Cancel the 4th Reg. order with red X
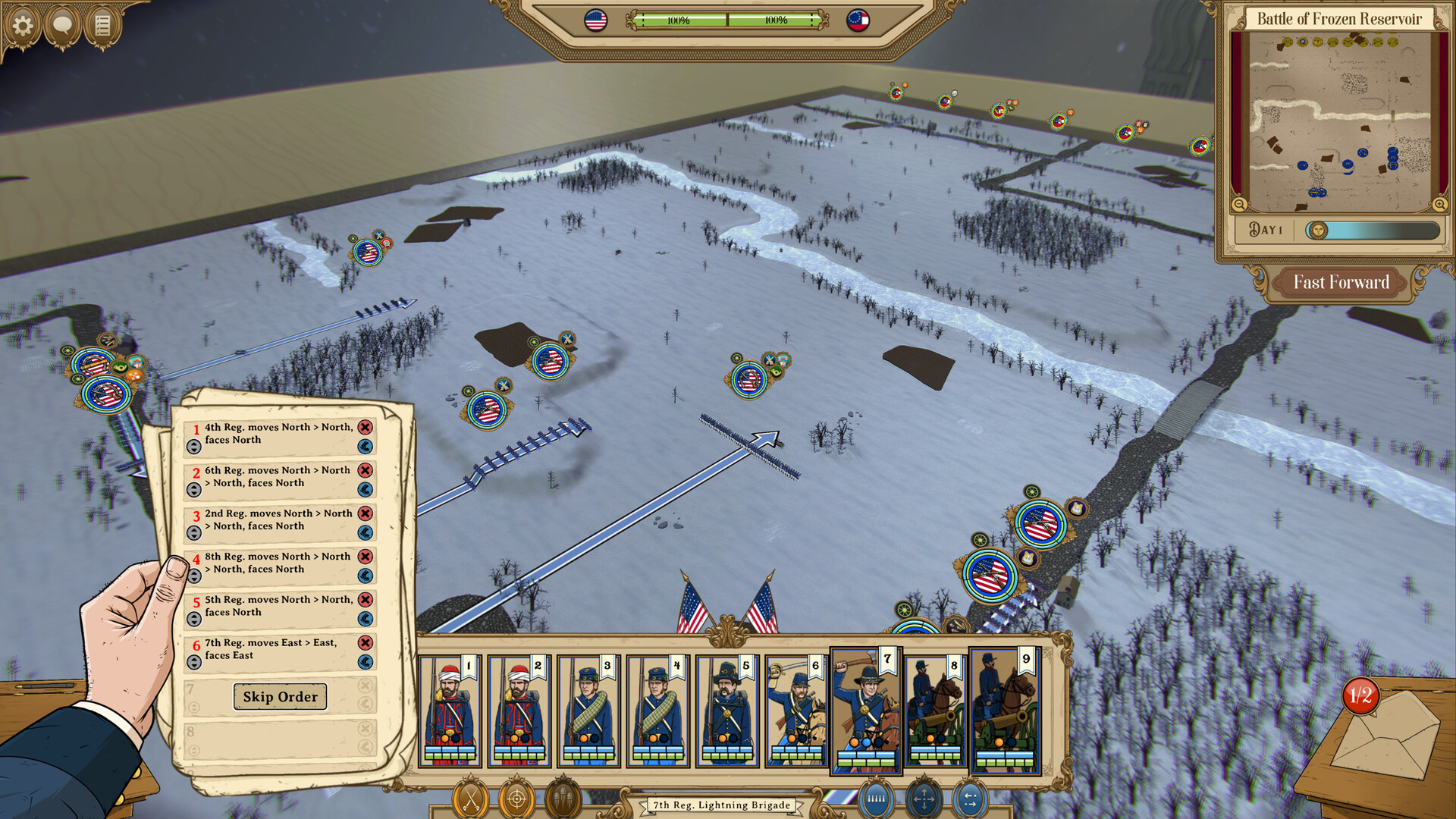The width and height of the screenshot is (1456, 819). click(x=366, y=428)
